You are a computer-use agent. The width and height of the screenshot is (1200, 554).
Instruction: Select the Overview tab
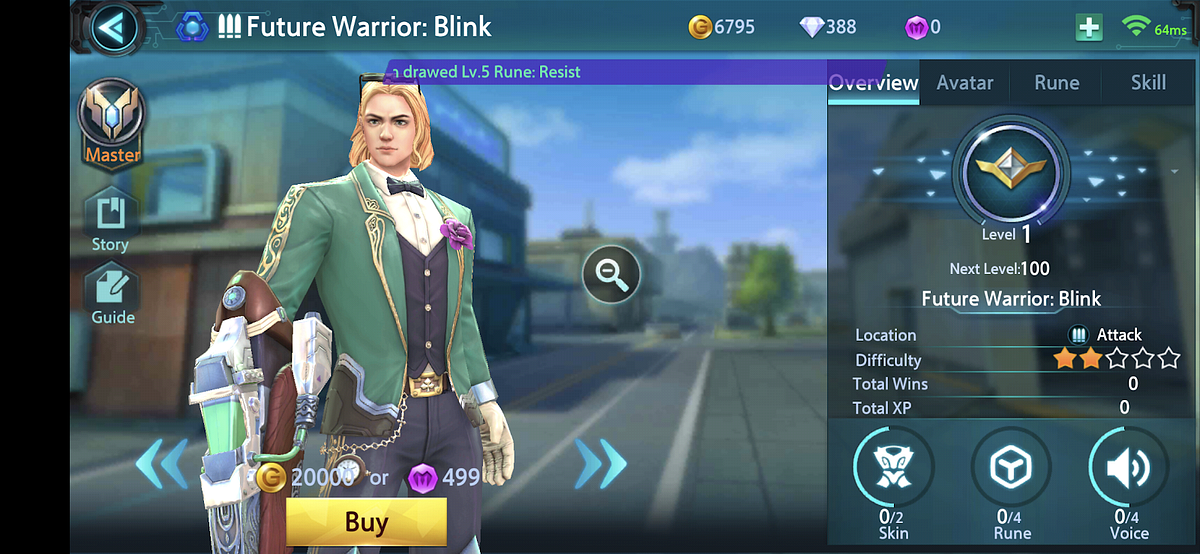click(873, 83)
